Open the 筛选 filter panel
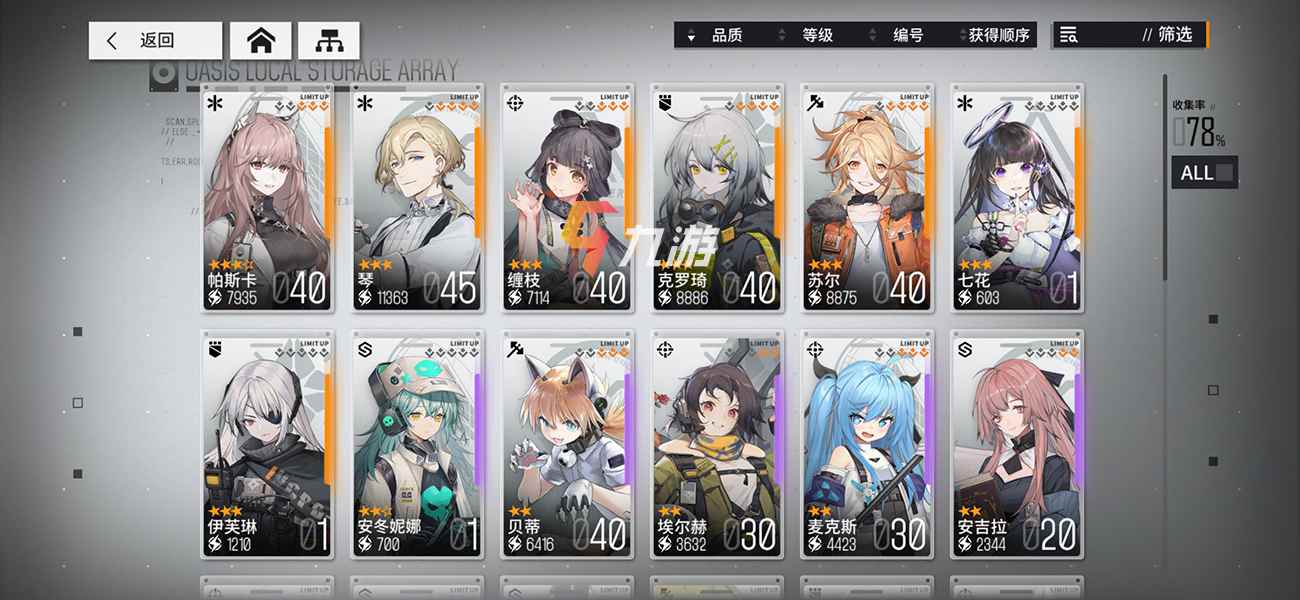Viewport: 1300px width, 600px height. [1130, 35]
